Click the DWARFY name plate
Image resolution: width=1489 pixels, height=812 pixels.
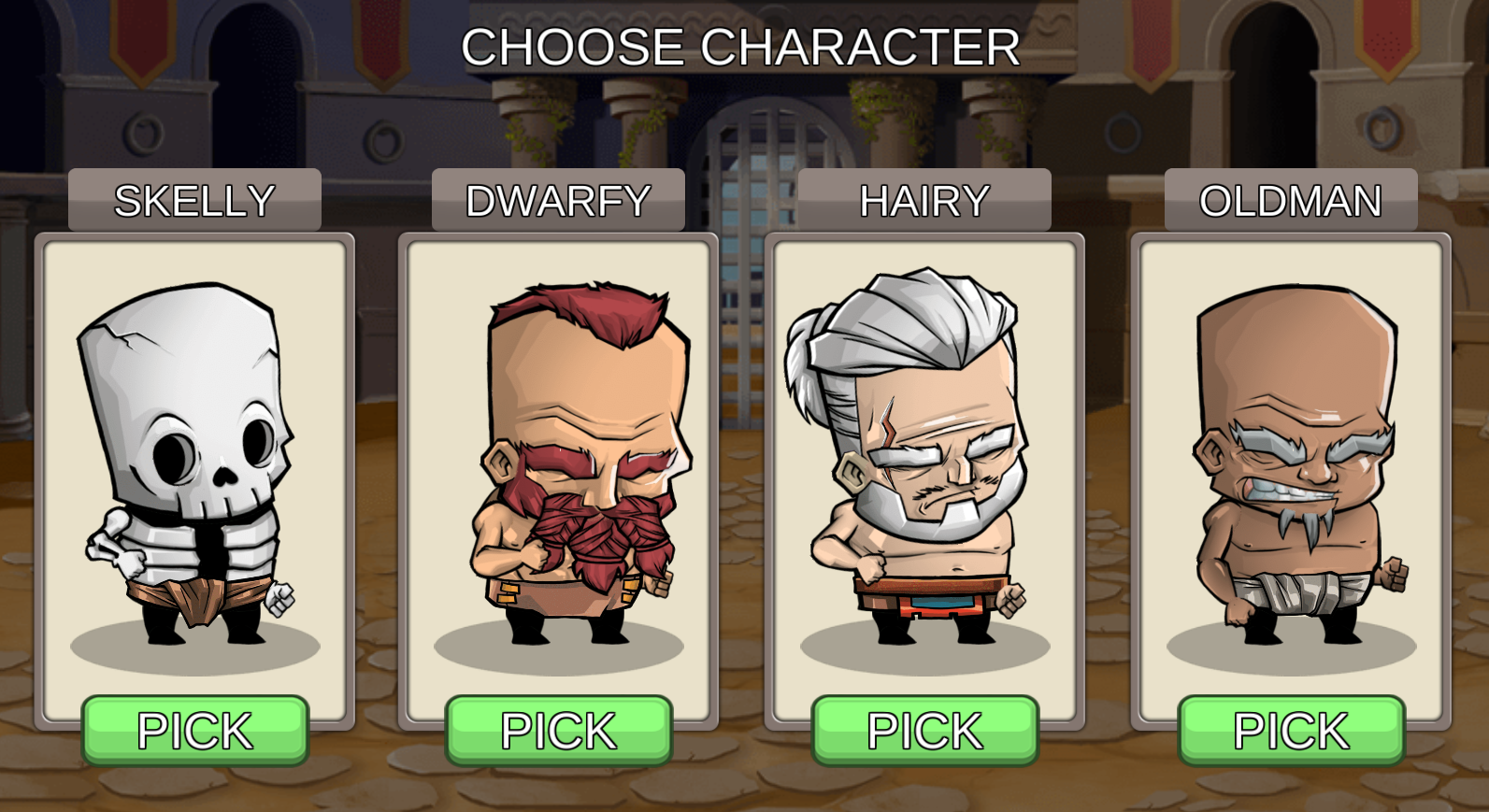pos(558,199)
